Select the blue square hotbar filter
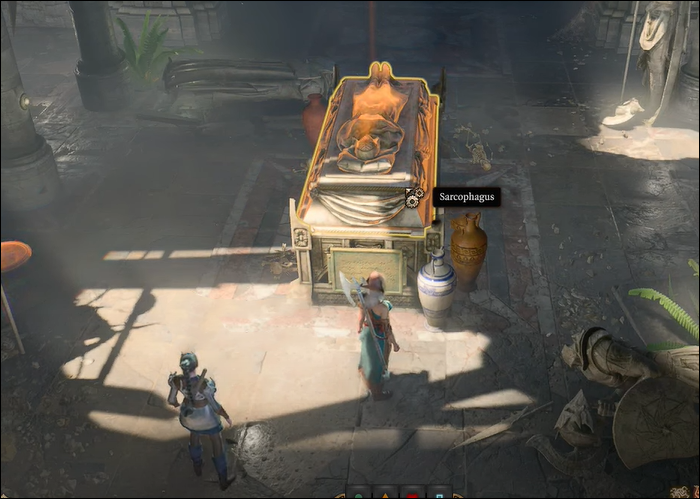Image resolution: width=700 pixels, height=499 pixels. (x=441, y=494)
